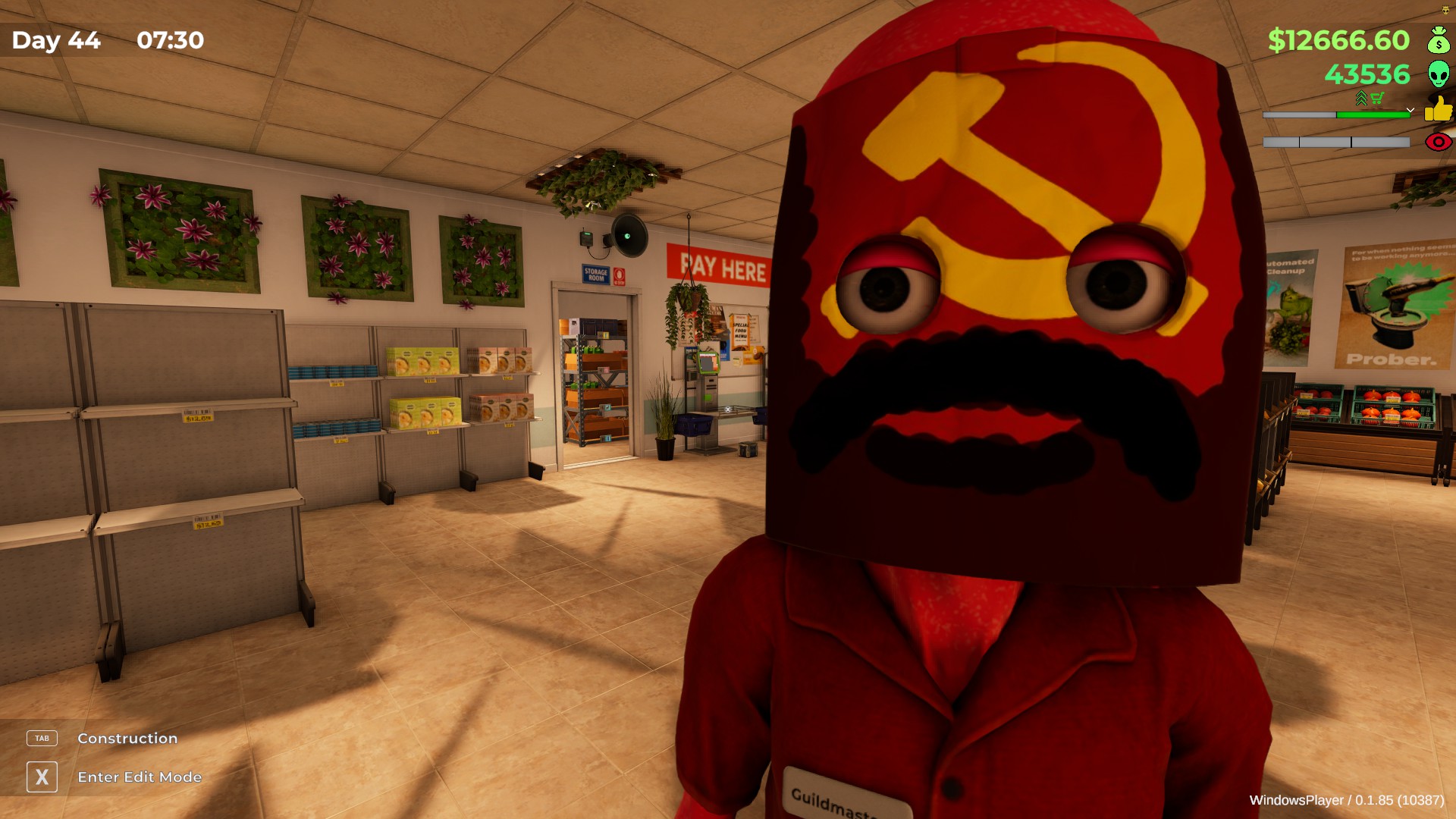This screenshot has width=1456, height=819.
Task: Click the alien customer counter icon
Action: [x=1439, y=74]
